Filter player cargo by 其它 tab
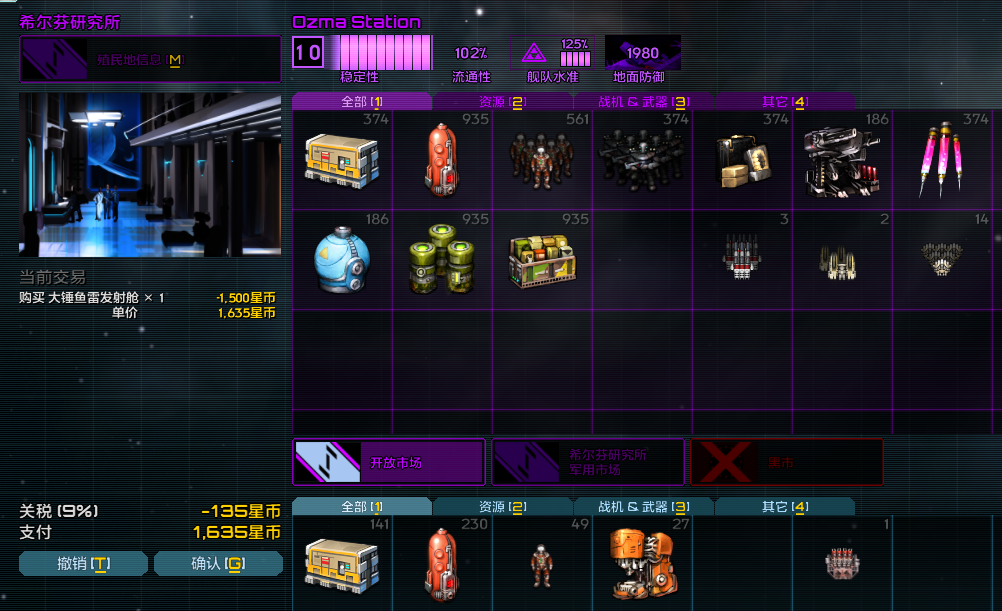The width and height of the screenshot is (1002, 611). click(x=784, y=507)
